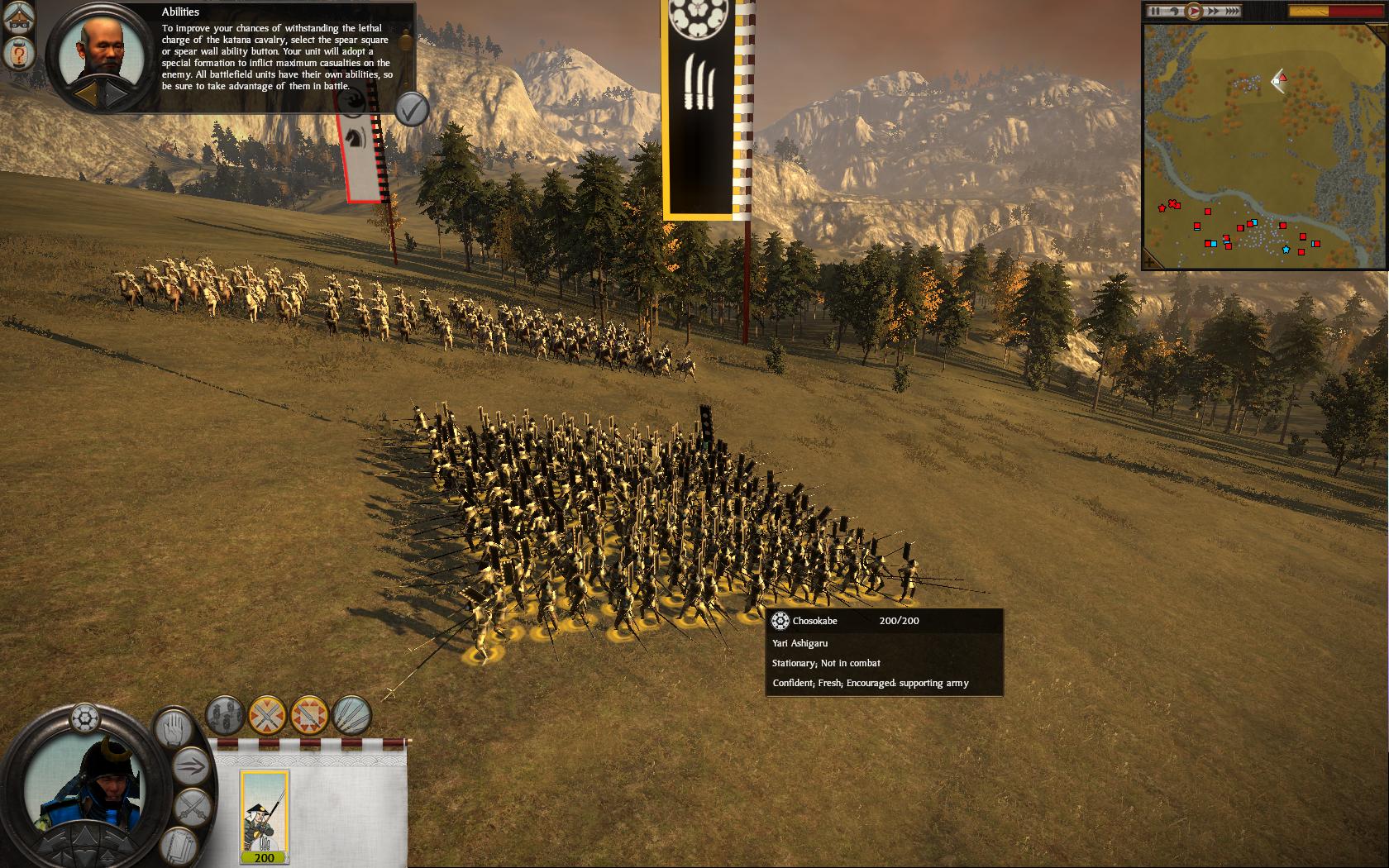
Task: Go to the previous advice page arrow
Action: [85, 93]
